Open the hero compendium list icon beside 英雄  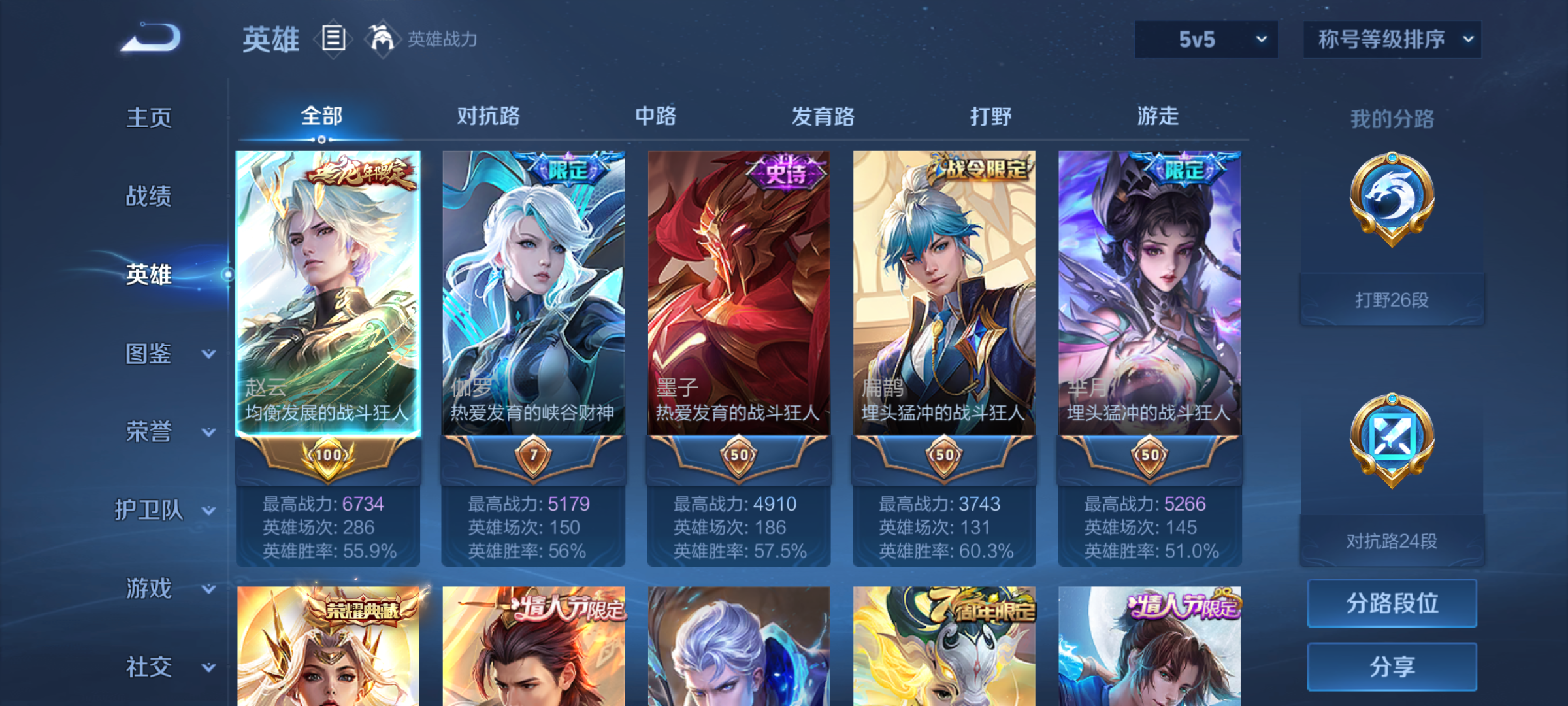tap(335, 39)
